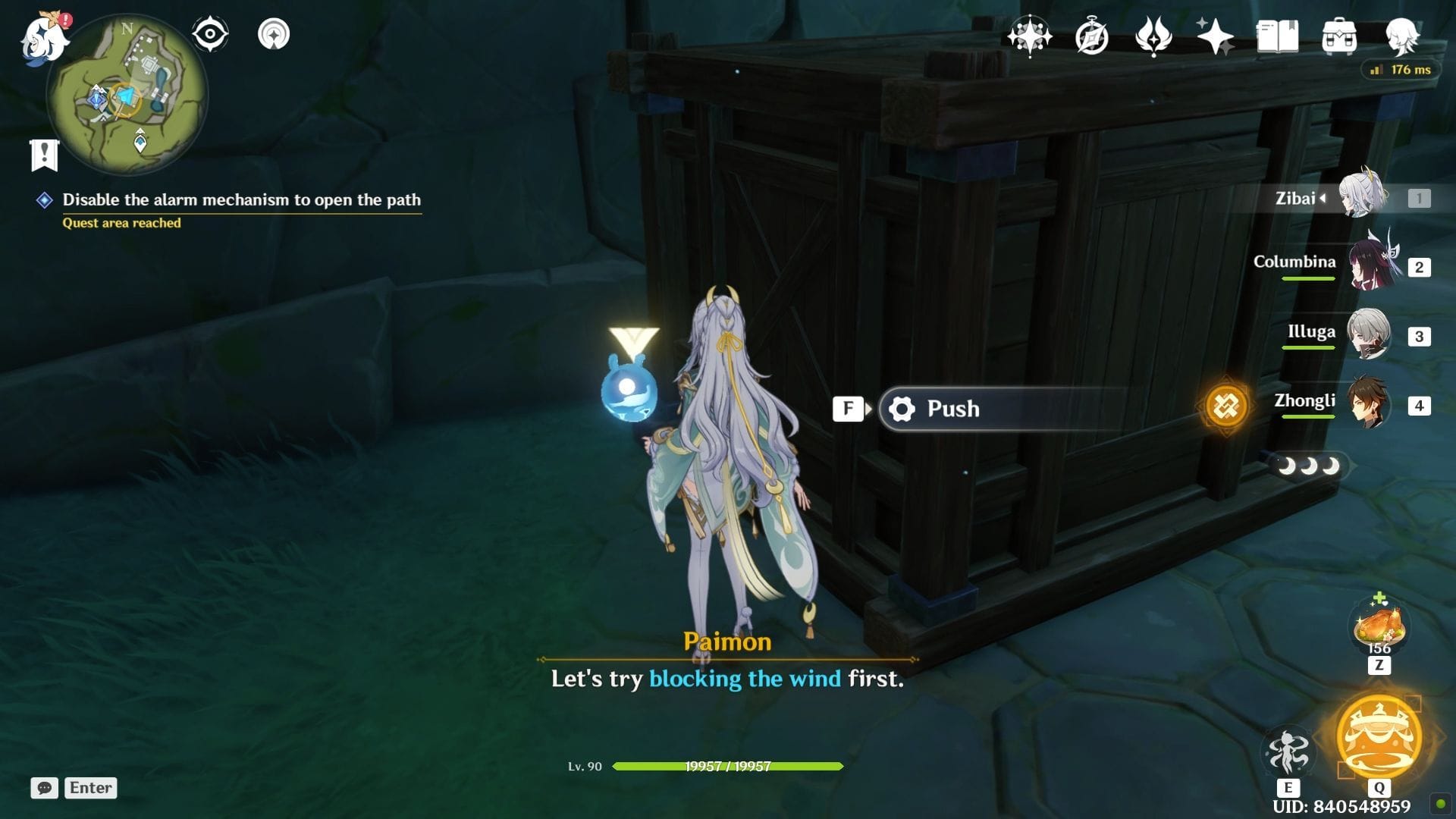This screenshot has height=819, width=1456.
Task: Open the character profile icon
Action: tap(1401, 36)
